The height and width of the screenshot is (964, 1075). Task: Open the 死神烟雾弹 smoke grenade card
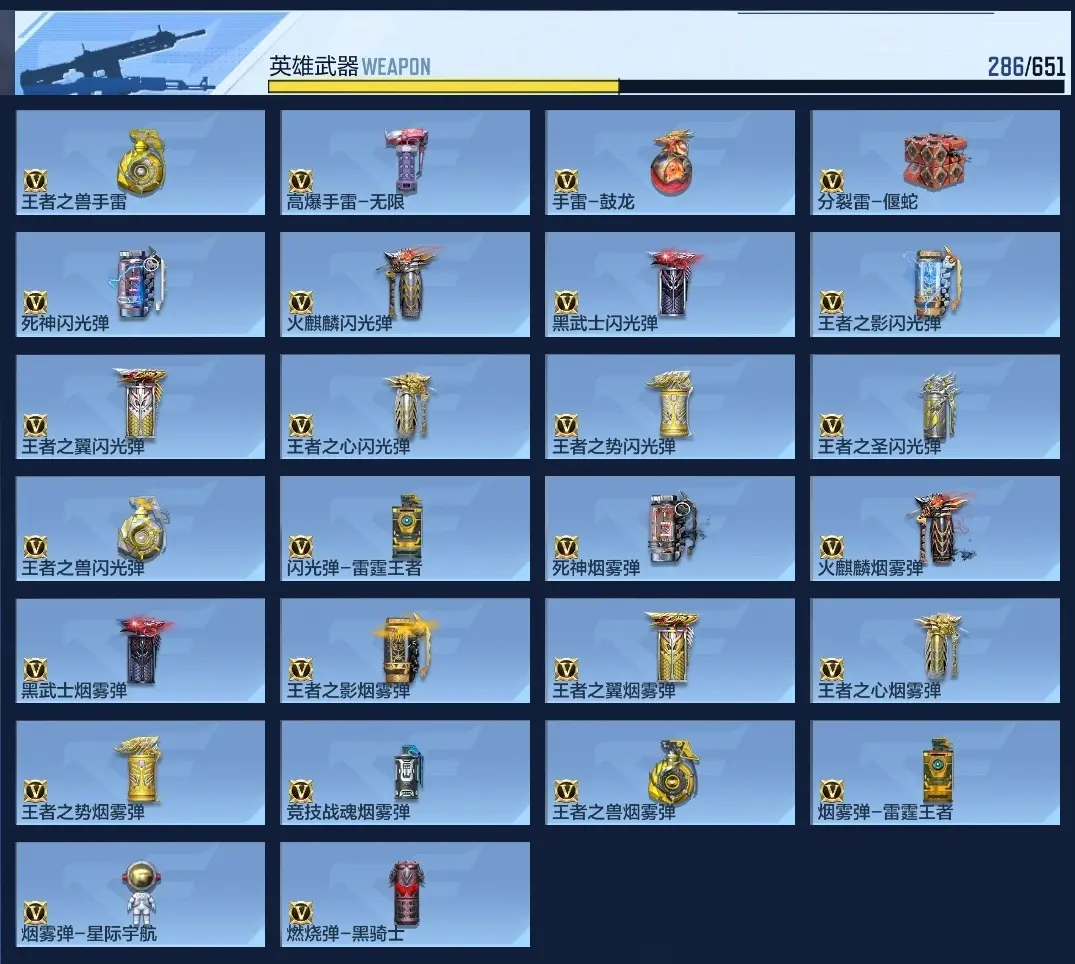670,529
